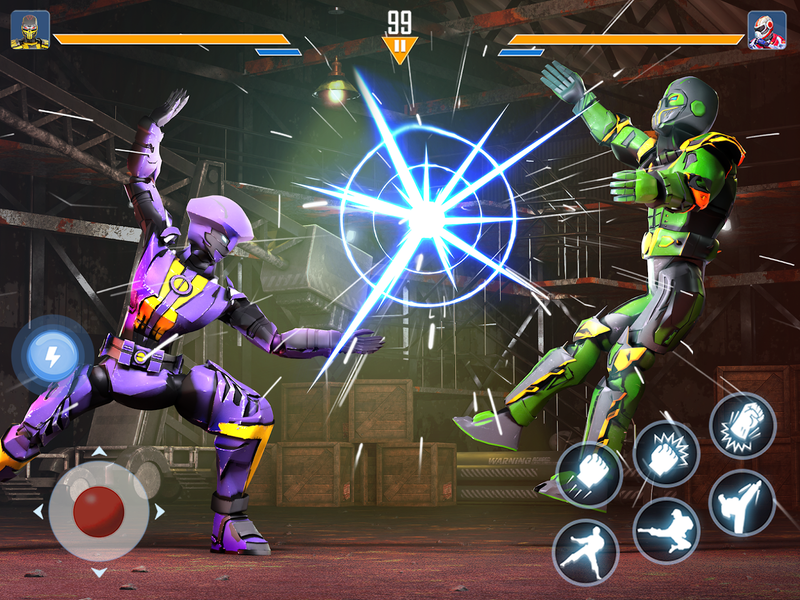
Task: Pause the match with the orange triangle button
Action: point(399,46)
